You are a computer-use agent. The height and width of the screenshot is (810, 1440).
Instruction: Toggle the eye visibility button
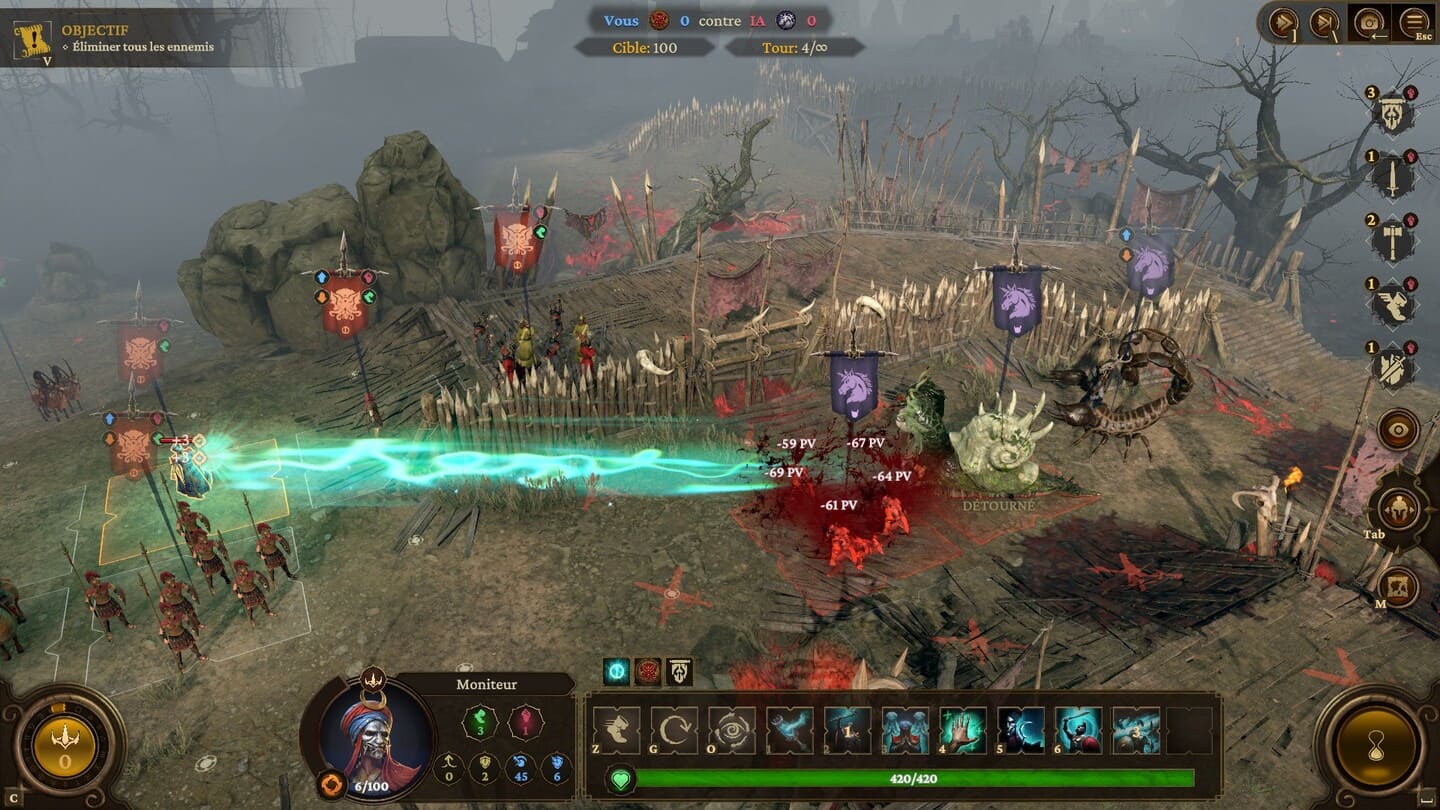point(1398,430)
